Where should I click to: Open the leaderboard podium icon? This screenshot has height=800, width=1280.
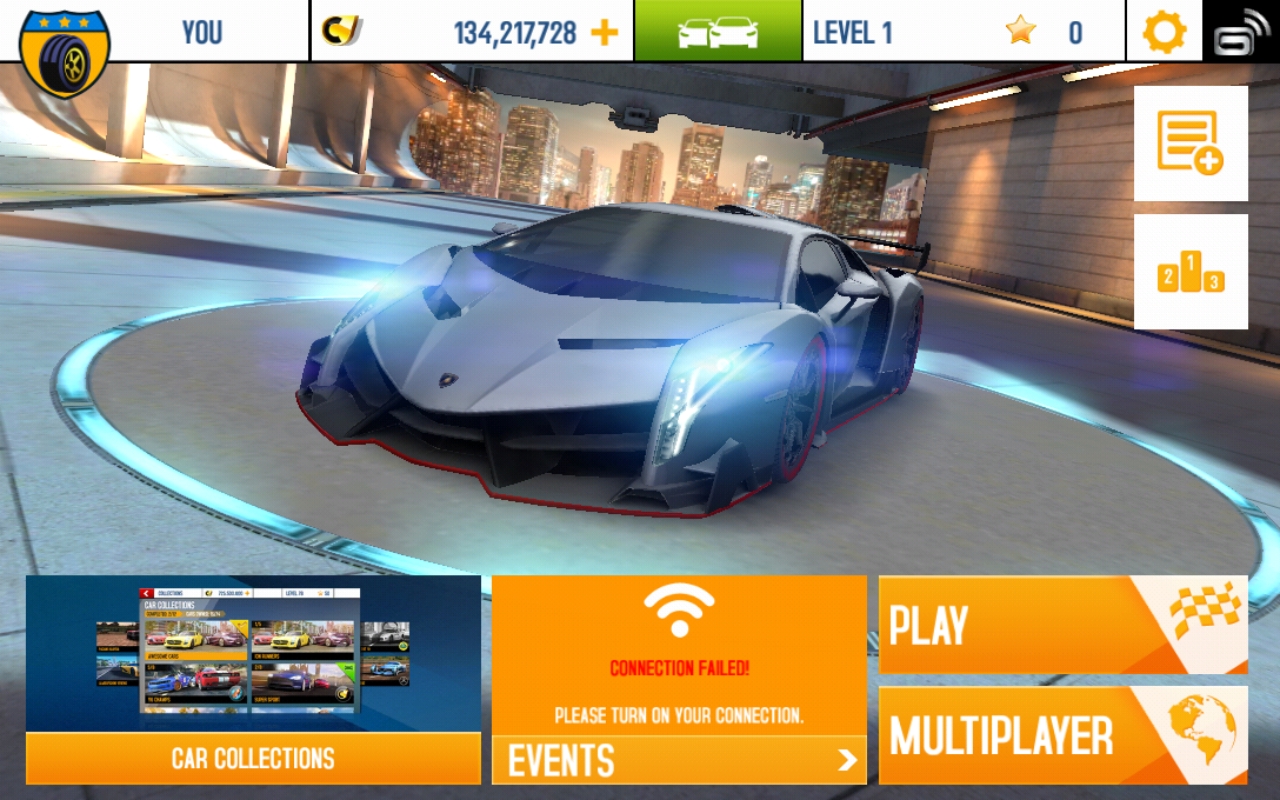click(1190, 268)
